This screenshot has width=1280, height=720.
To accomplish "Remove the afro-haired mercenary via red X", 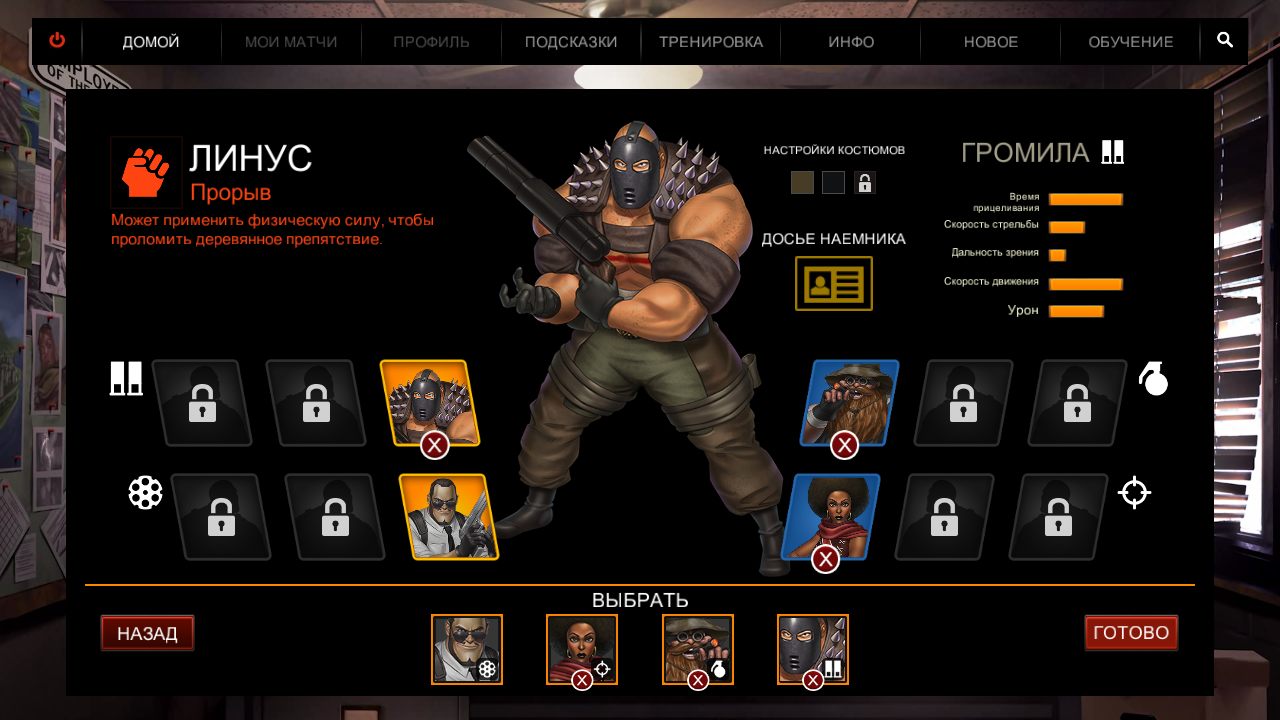I will pyautogui.click(x=825, y=559).
